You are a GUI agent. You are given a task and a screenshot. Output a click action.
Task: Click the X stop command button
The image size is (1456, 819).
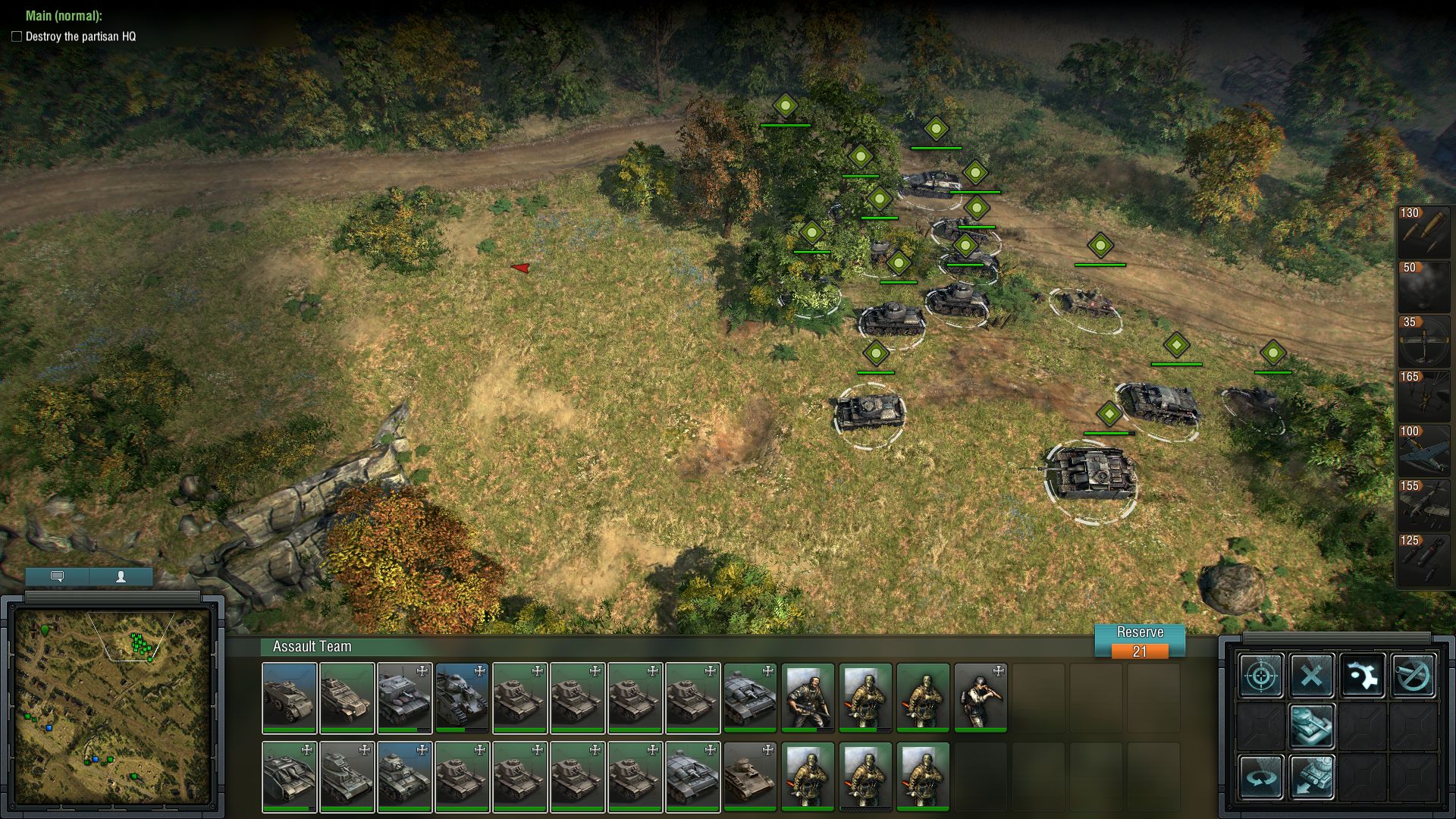[x=1312, y=675]
